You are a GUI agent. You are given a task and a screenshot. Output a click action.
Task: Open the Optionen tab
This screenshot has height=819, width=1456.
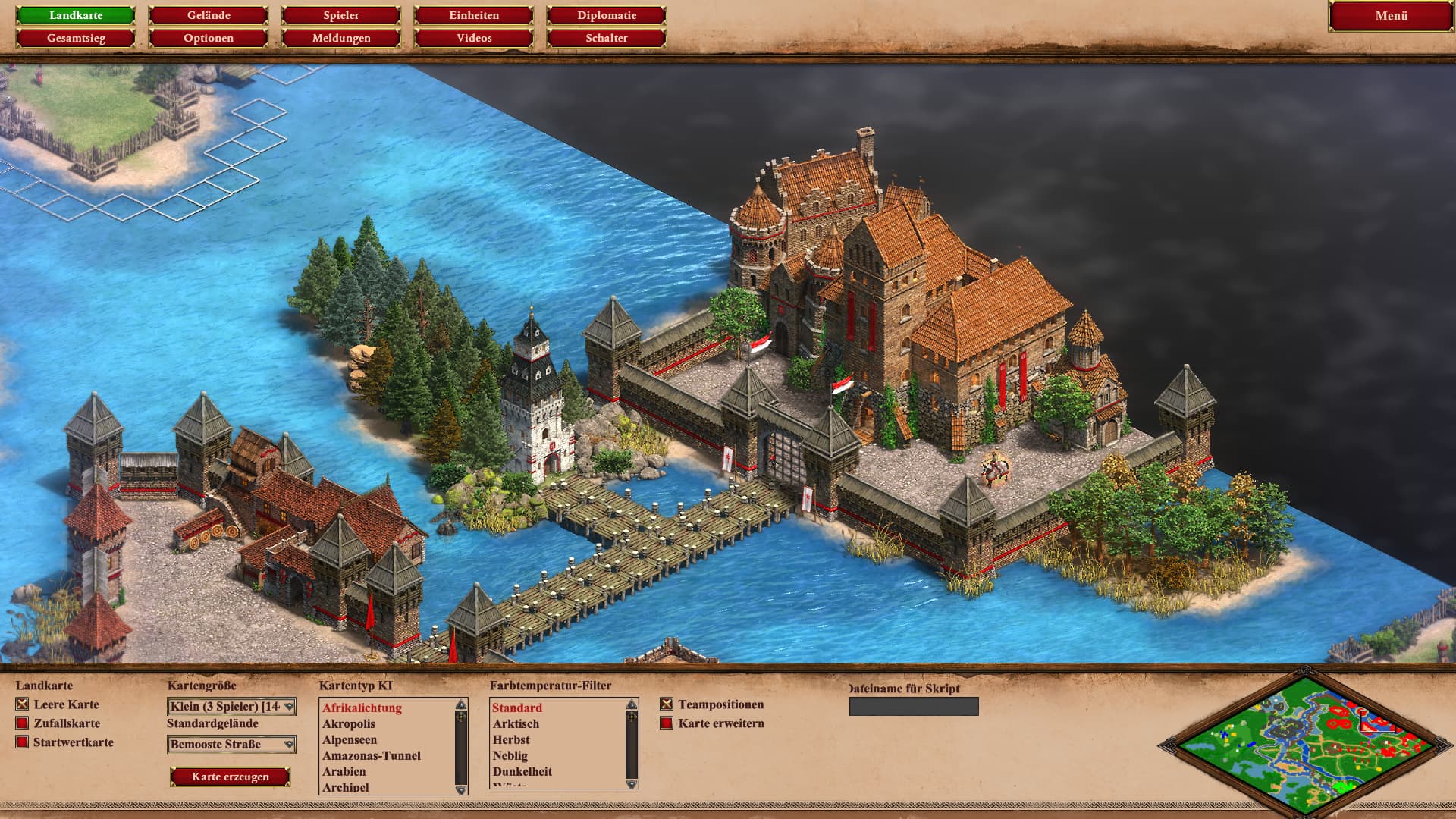(209, 38)
